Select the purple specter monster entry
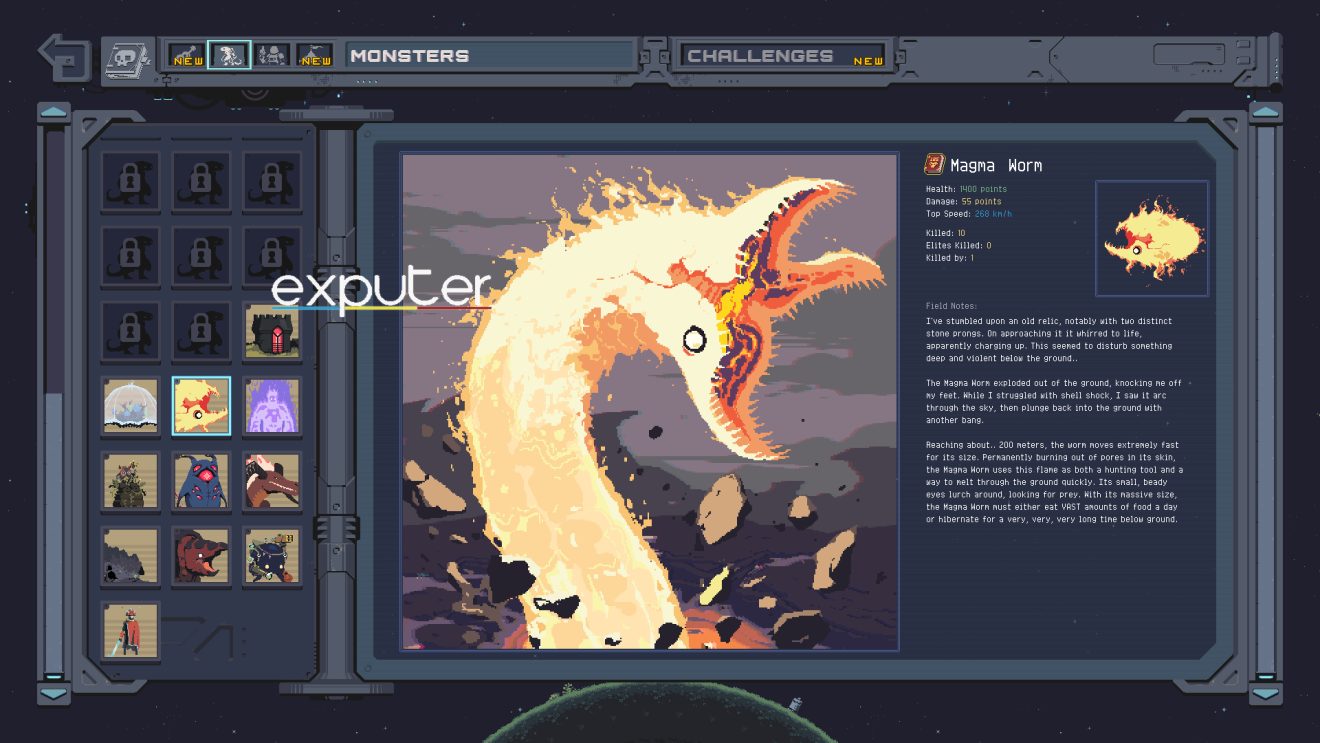1320x743 pixels. pos(272,405)
